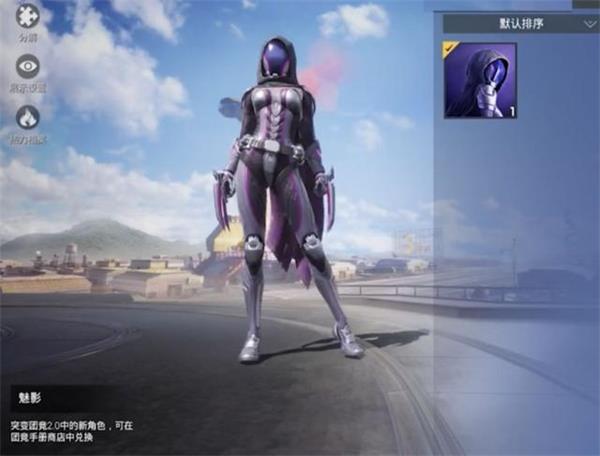Click the flame icon button
This screenshot has height=456, width=600.
(28, 118)
